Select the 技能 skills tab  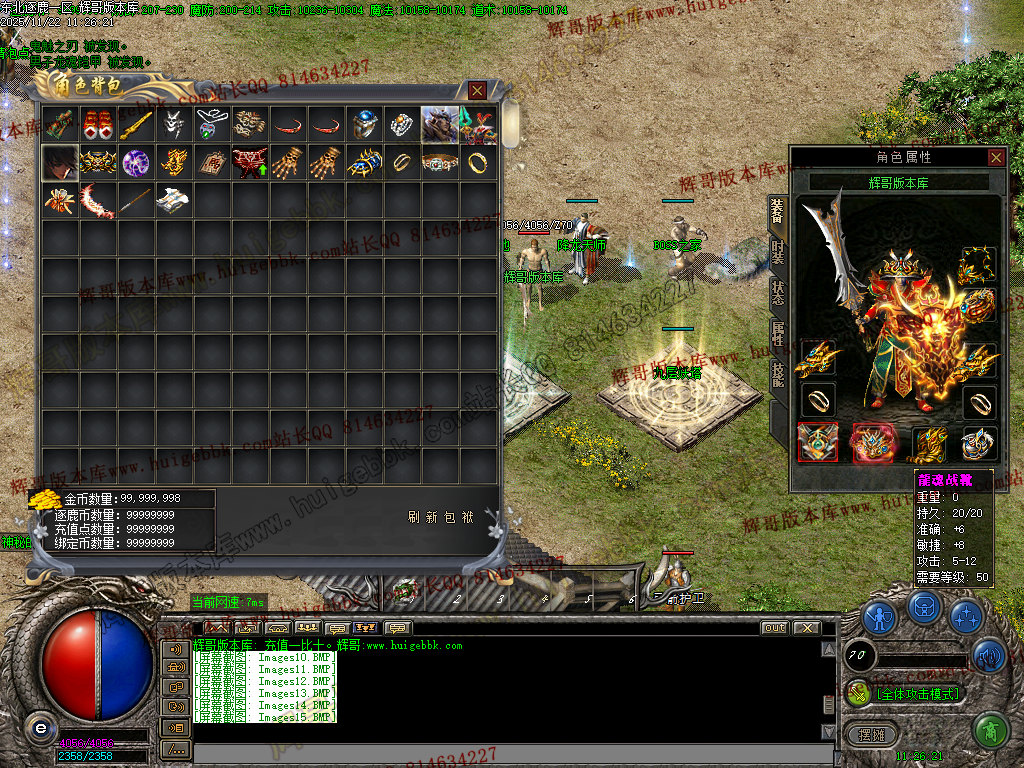click(778, 375)
